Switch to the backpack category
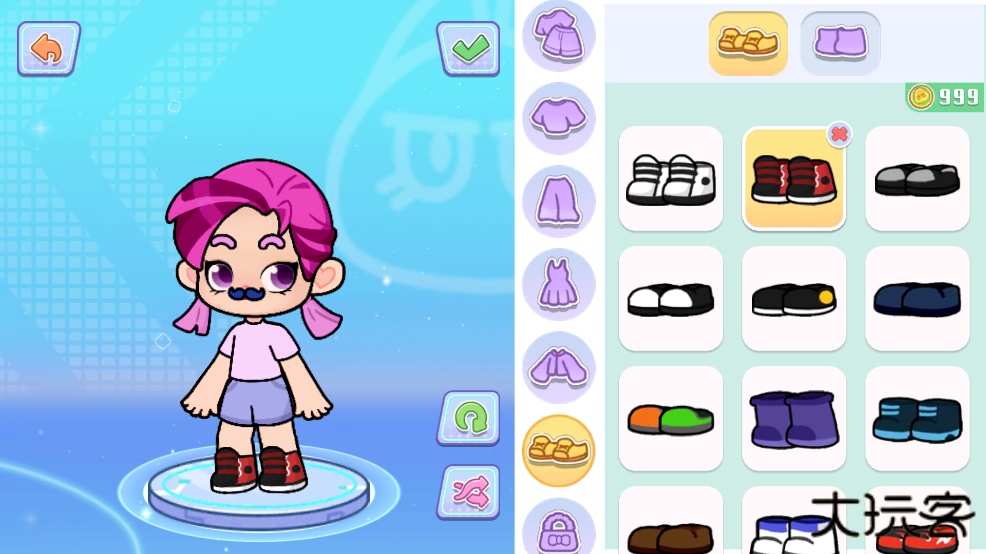This screenshot has width=986, height=554. pos(559,528)
